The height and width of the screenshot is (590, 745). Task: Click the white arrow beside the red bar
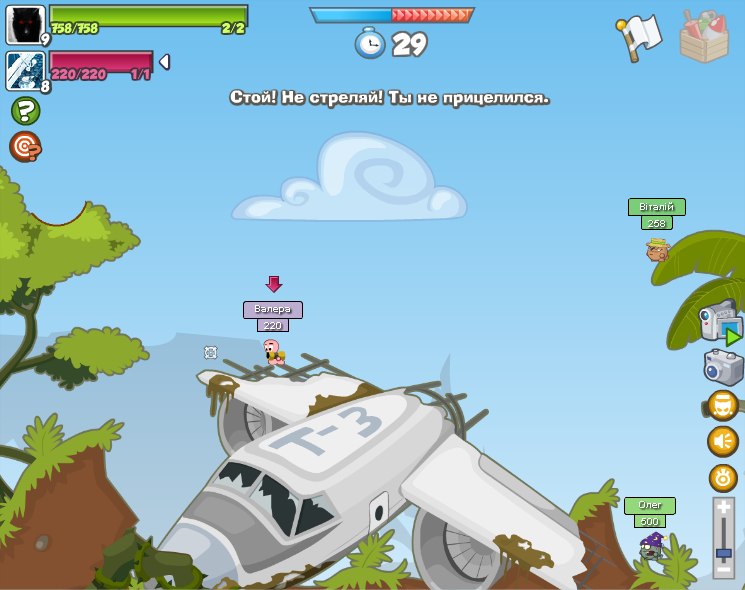[x=164, y=62]
